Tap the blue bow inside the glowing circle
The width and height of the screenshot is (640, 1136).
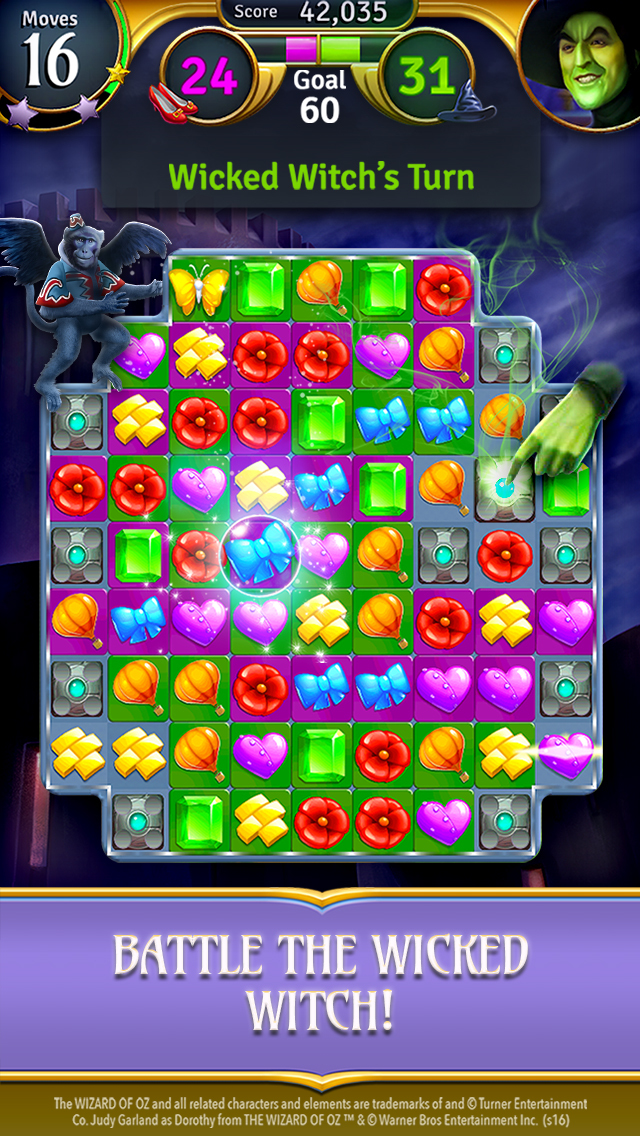(261, 551)
